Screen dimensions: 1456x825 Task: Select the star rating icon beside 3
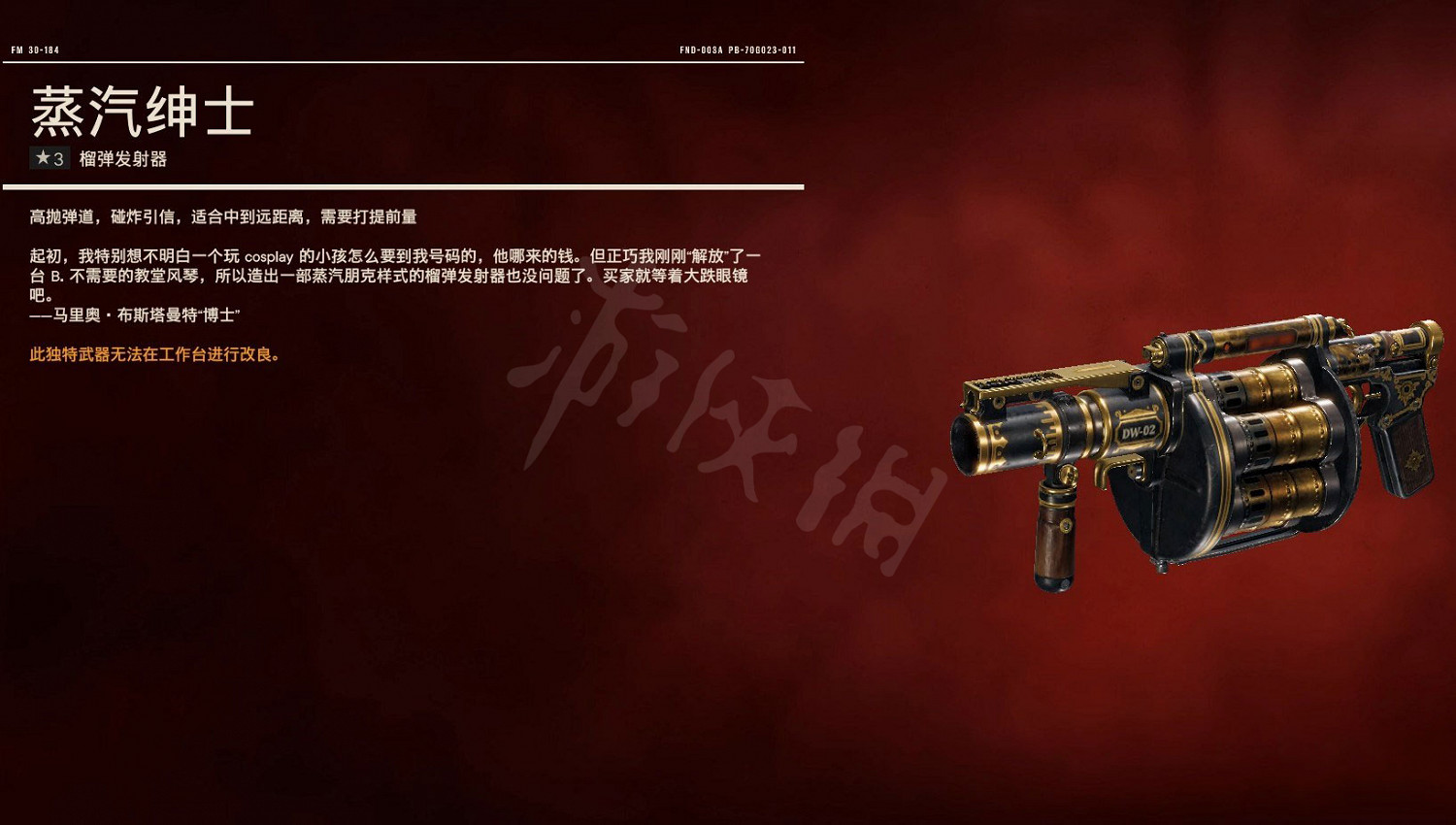pos(42,158)
